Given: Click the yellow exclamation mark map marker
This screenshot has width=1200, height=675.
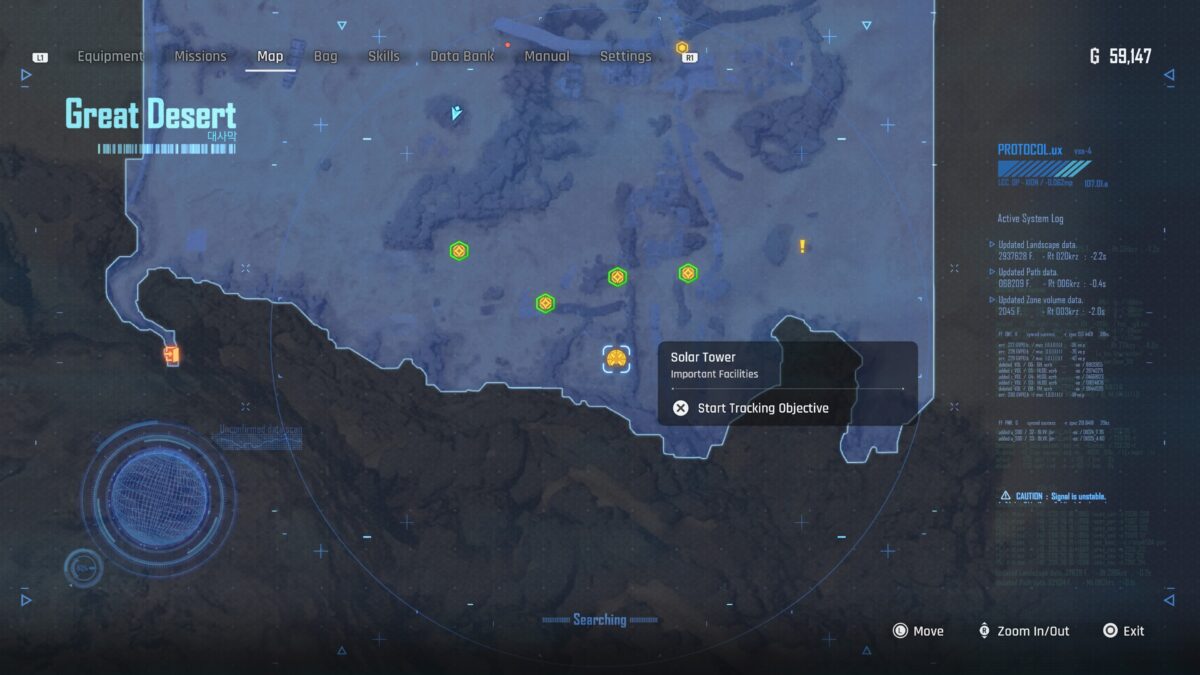Looking at the screenshot, I should (802, 246).
